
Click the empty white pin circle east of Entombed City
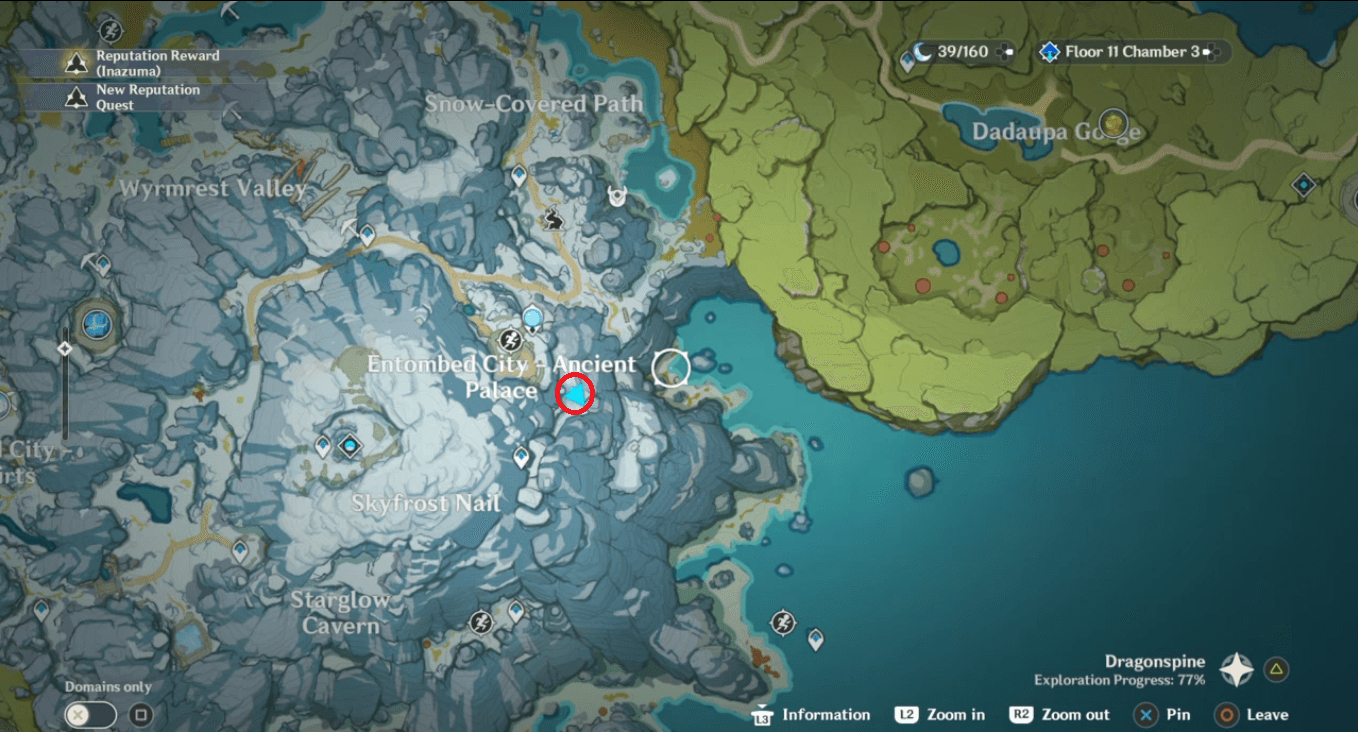point(672,367)
